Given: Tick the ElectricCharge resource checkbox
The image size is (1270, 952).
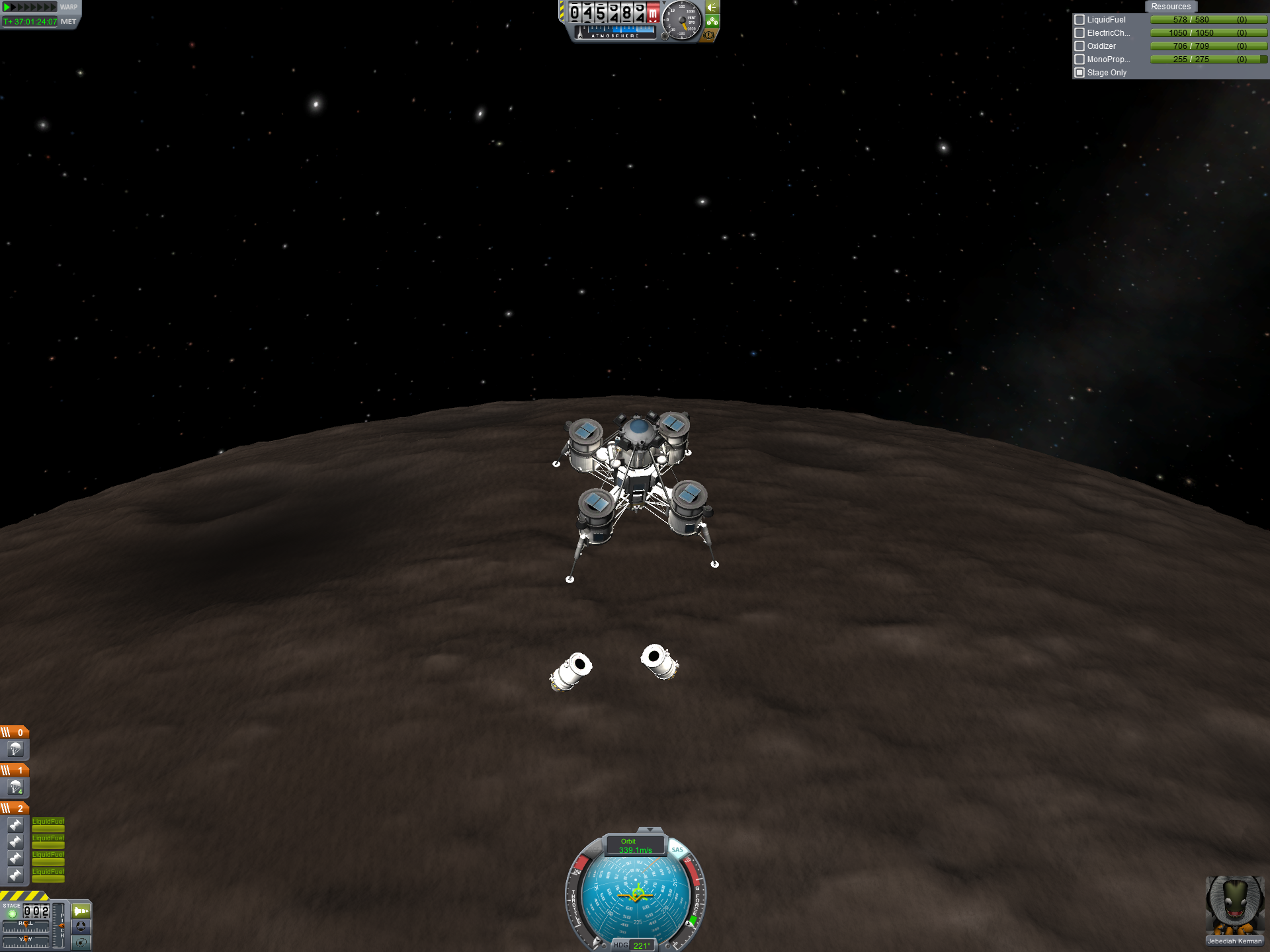Looking at the screenshot, I should point(1079,33).
